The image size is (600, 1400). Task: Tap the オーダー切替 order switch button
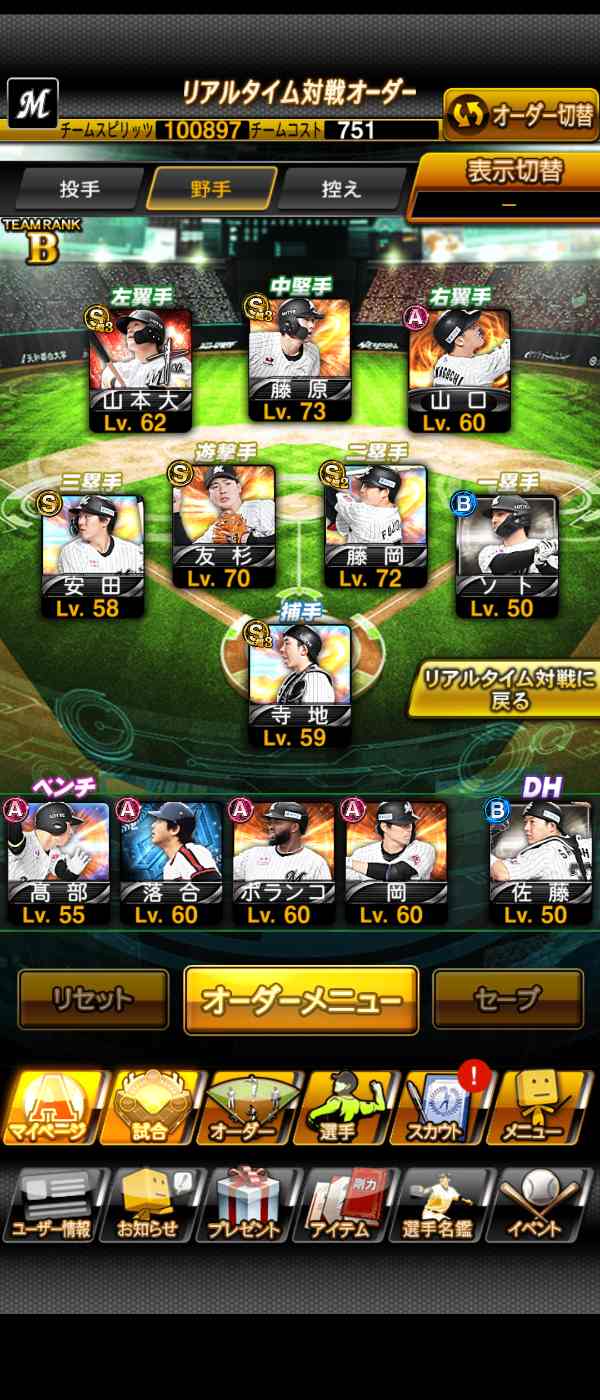[x=520, y=116]
